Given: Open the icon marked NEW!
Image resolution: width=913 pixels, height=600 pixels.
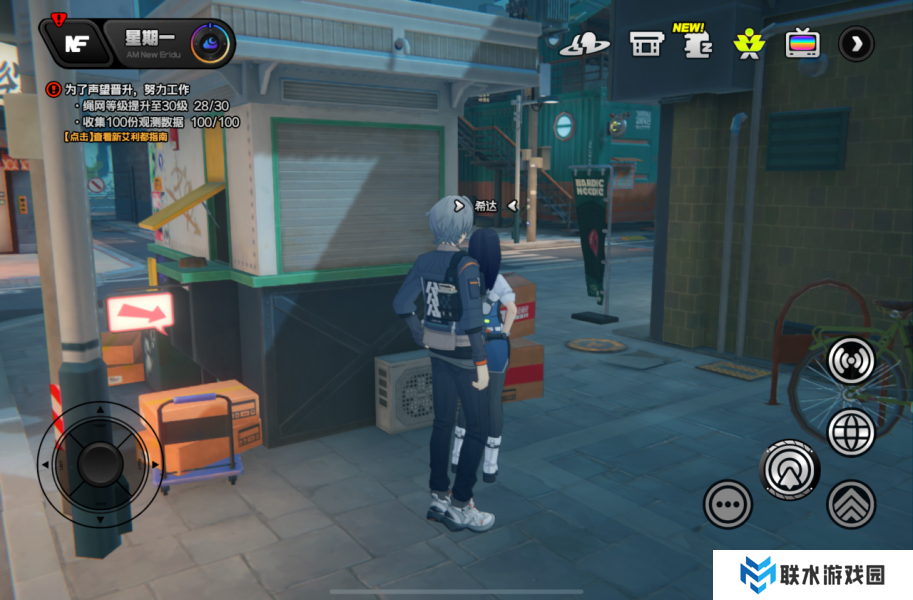Looking at the screenshot, I should (694, 43).
